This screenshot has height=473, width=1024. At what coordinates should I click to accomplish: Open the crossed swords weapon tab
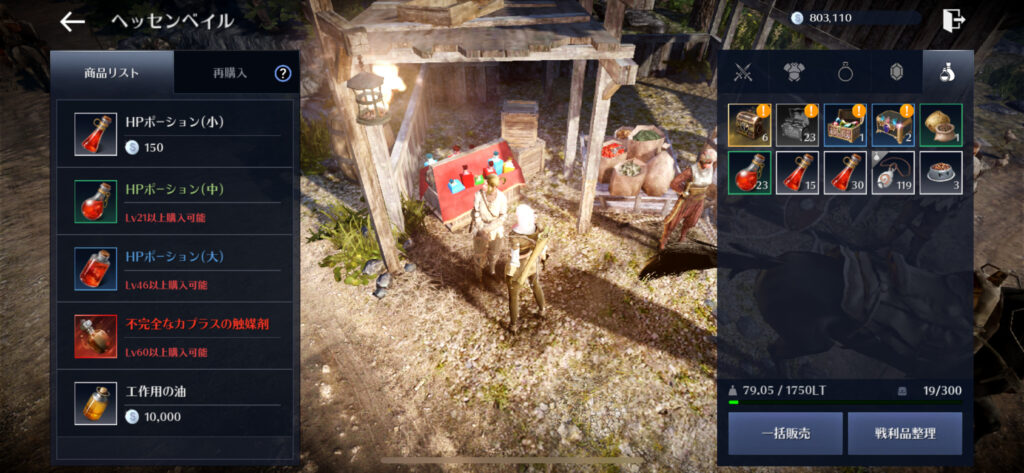743,73
